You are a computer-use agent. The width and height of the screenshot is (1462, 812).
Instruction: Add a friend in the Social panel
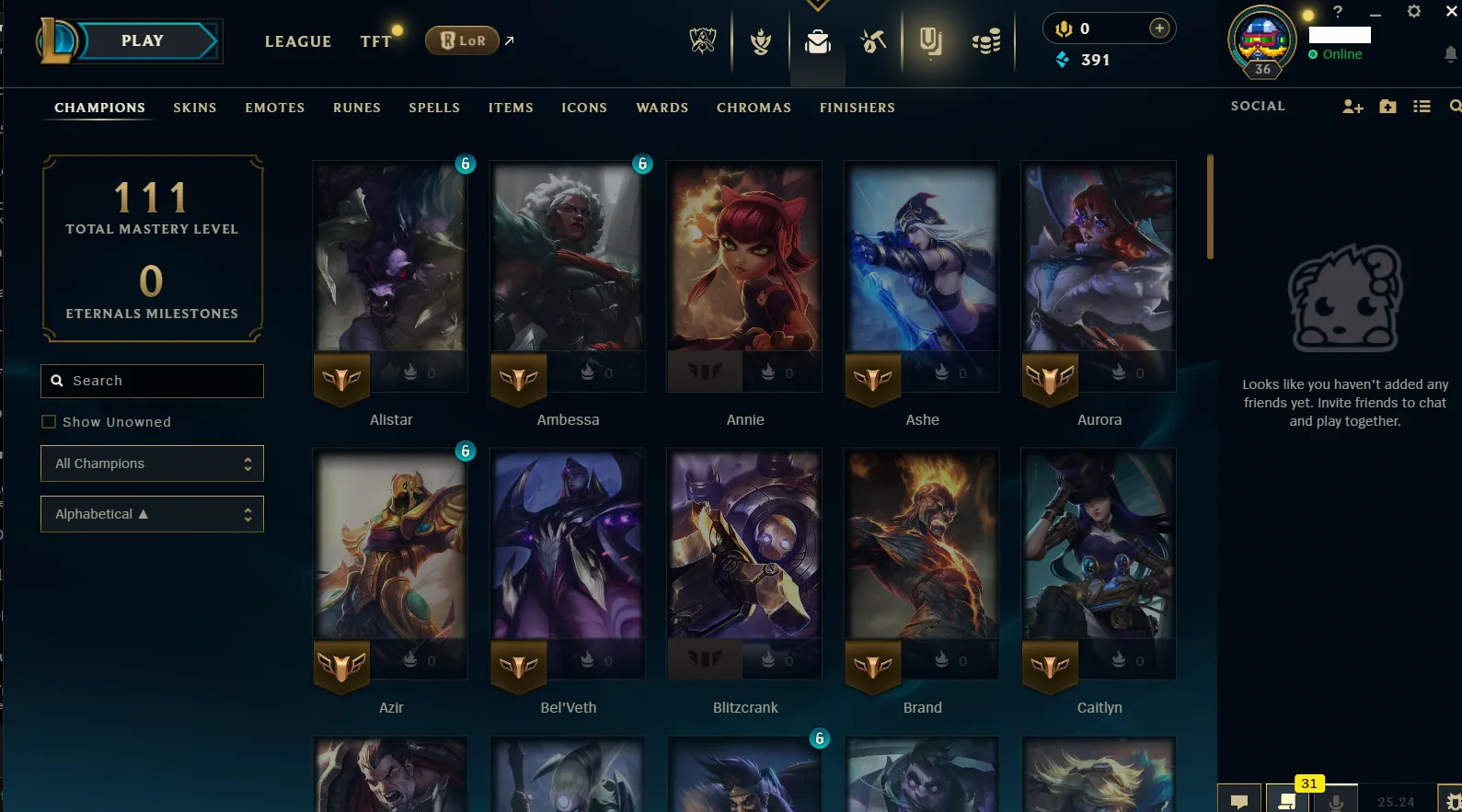coord(1352,107)
